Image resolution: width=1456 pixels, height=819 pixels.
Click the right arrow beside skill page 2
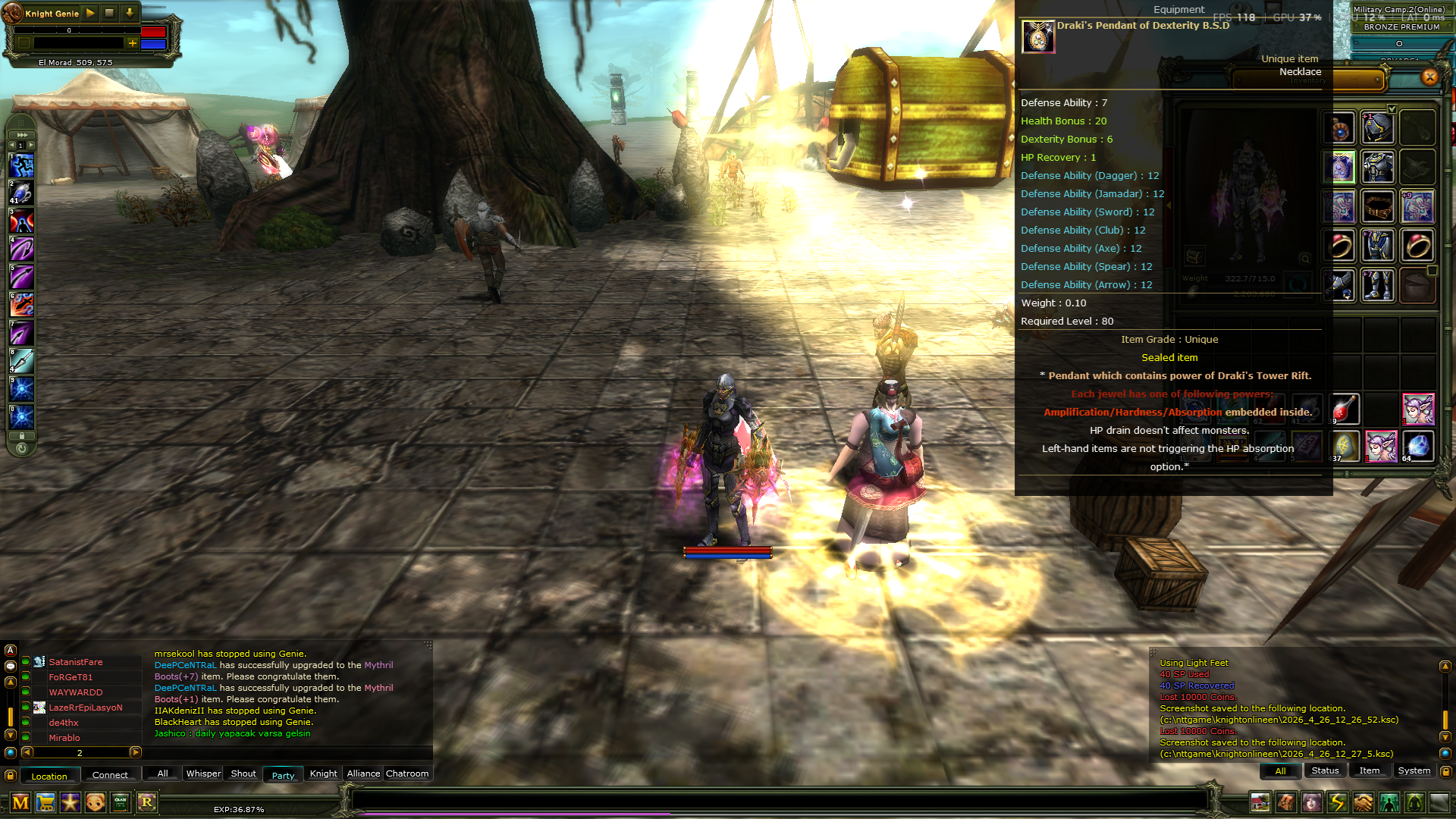click(x=135, y=753)
